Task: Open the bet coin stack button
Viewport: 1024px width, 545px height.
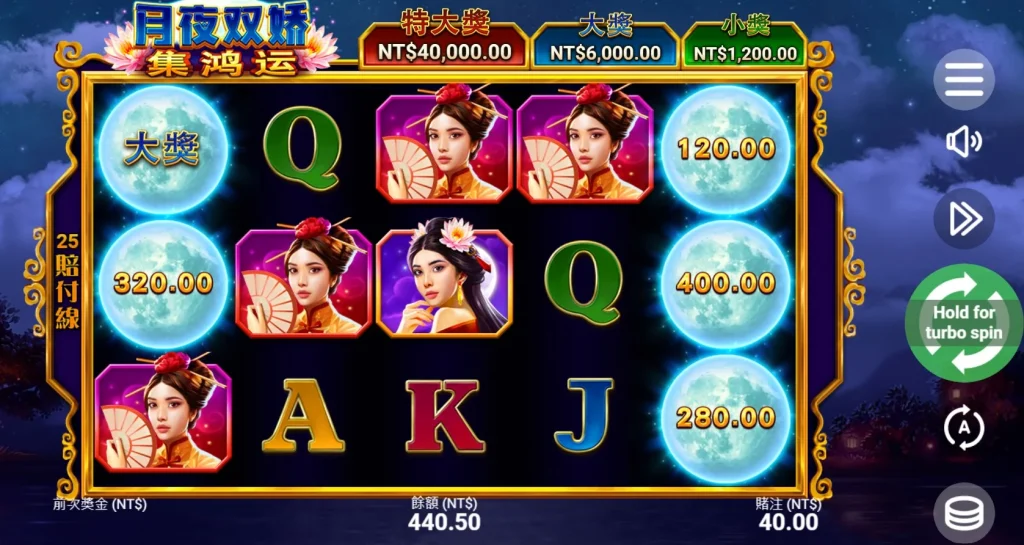Action: click(x=964, y=513)
